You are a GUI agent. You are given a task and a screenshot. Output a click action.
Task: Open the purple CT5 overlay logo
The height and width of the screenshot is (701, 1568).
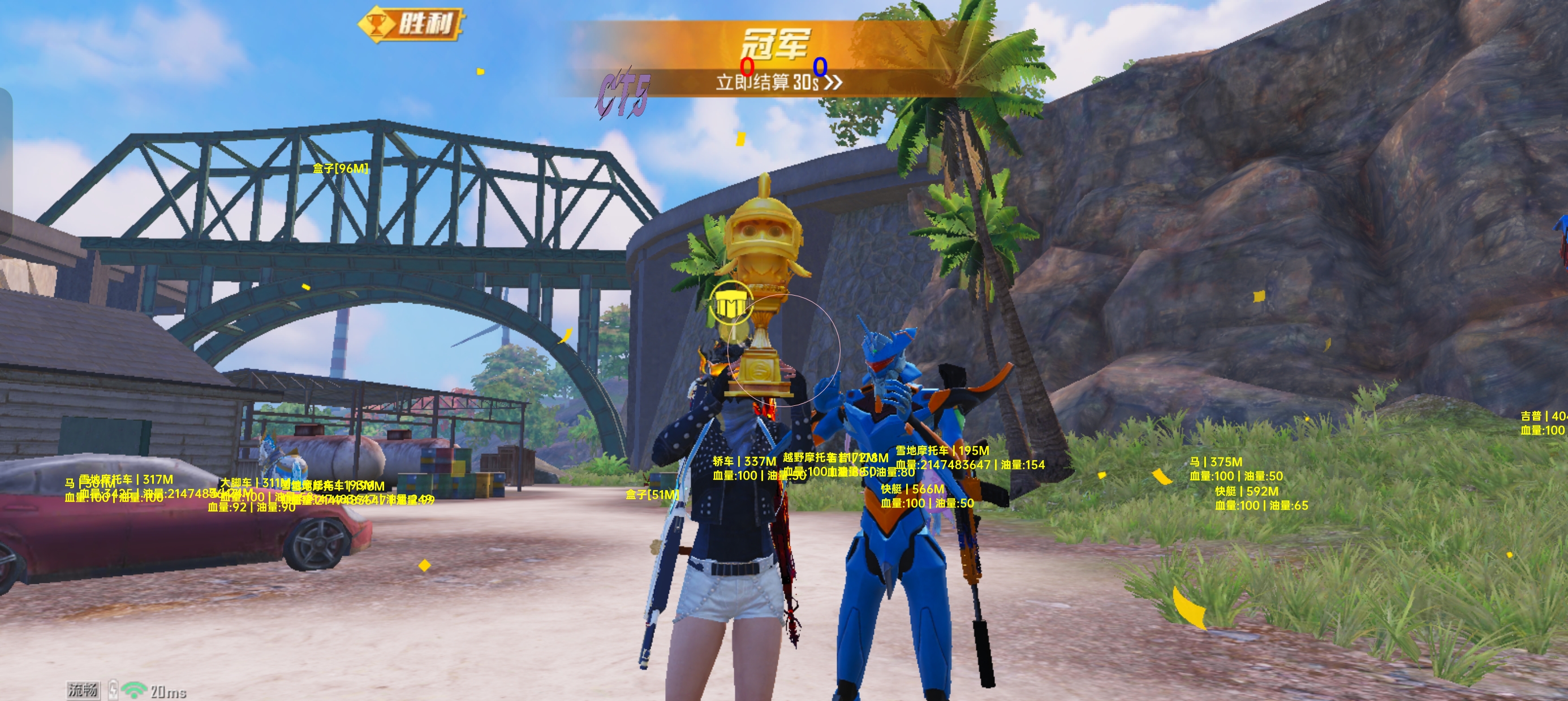pos(624,96)
